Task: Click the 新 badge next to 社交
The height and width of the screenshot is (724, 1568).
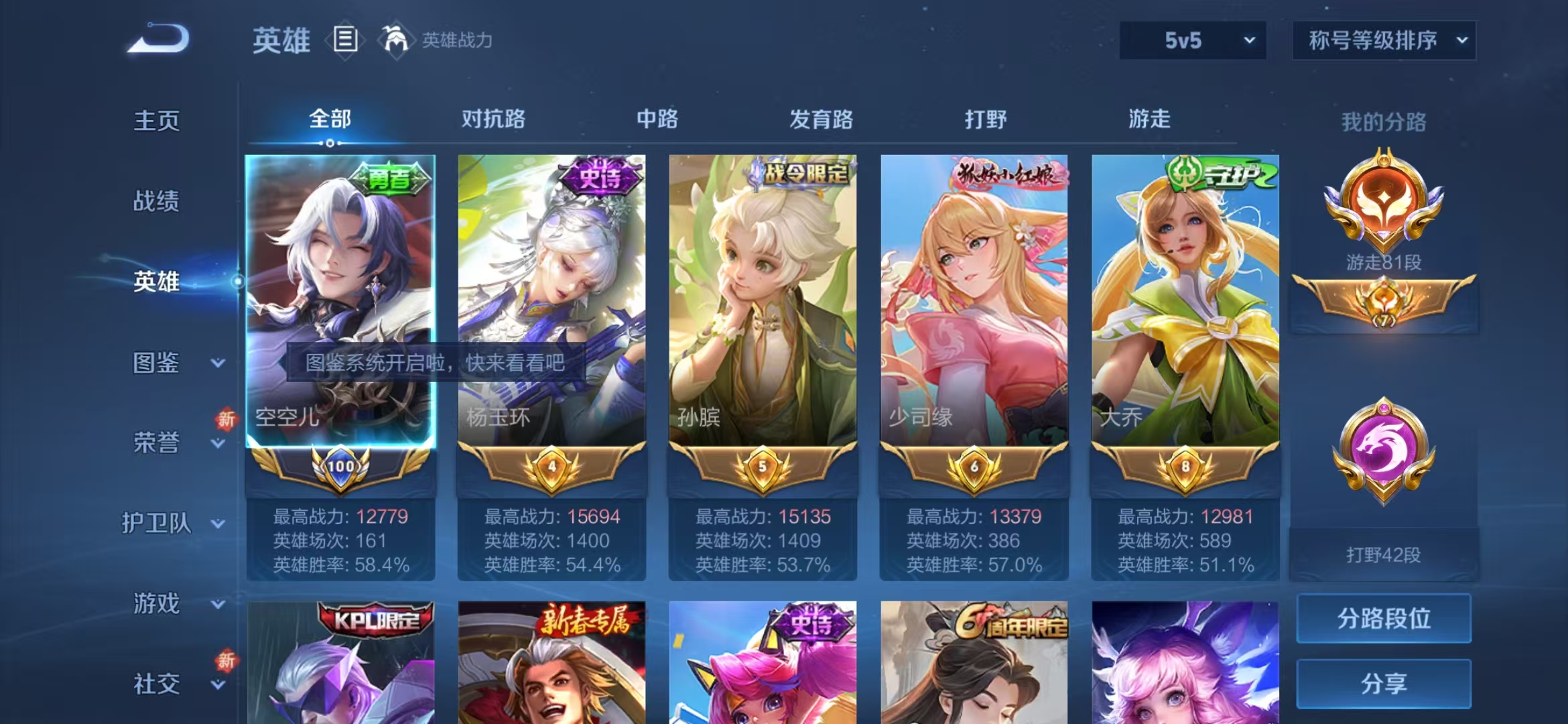Action: point(226,659)
